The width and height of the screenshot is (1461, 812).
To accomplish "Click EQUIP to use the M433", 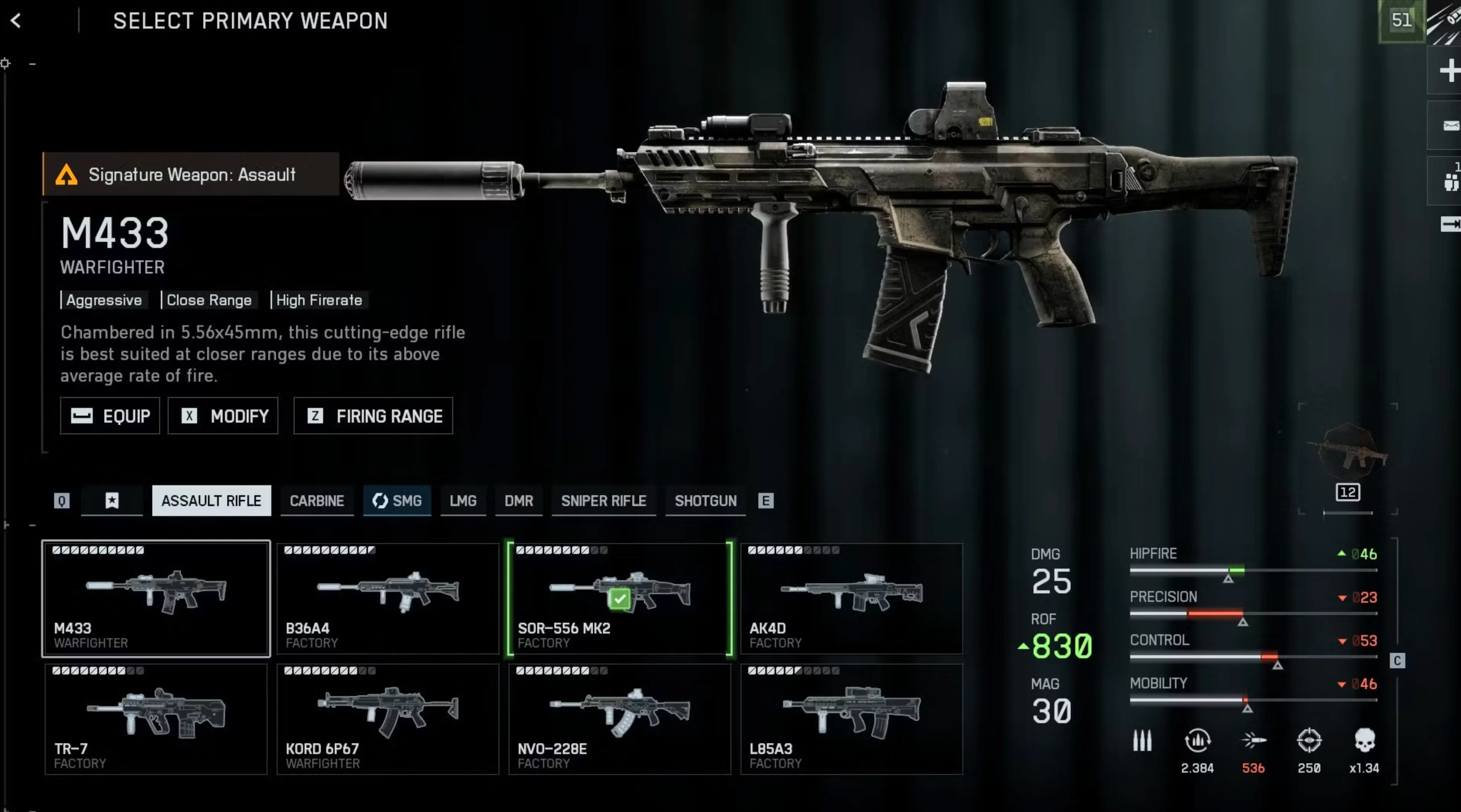I will (x=109, y=416).
